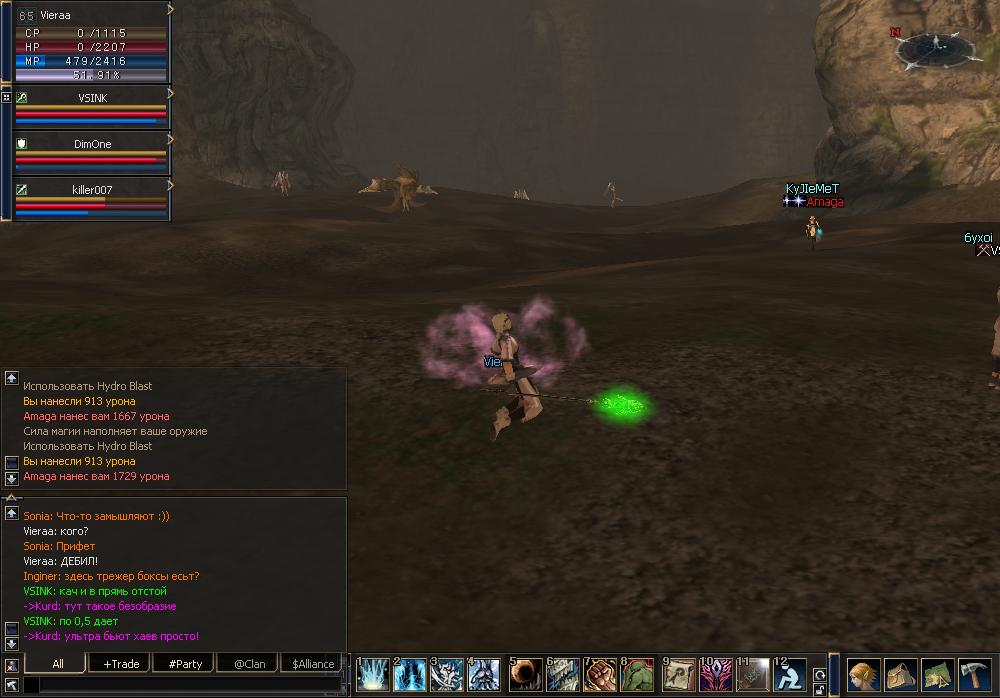Viewport: 1000px width, 698px height.
Task: Open the #Party chat tab
Action: pyautogui.click(x=185, y=664)
